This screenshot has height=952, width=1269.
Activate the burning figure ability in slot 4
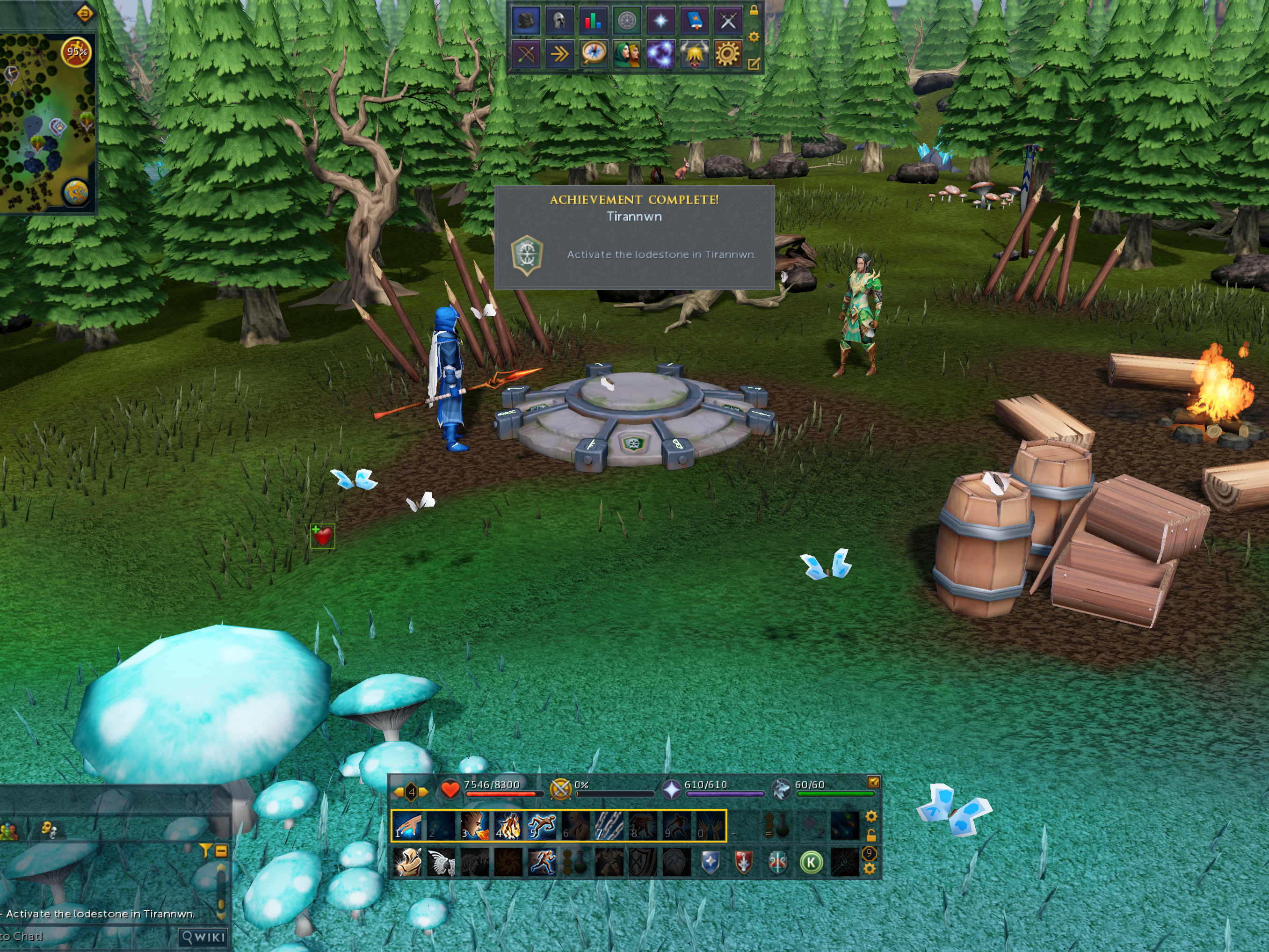[508, 826]
